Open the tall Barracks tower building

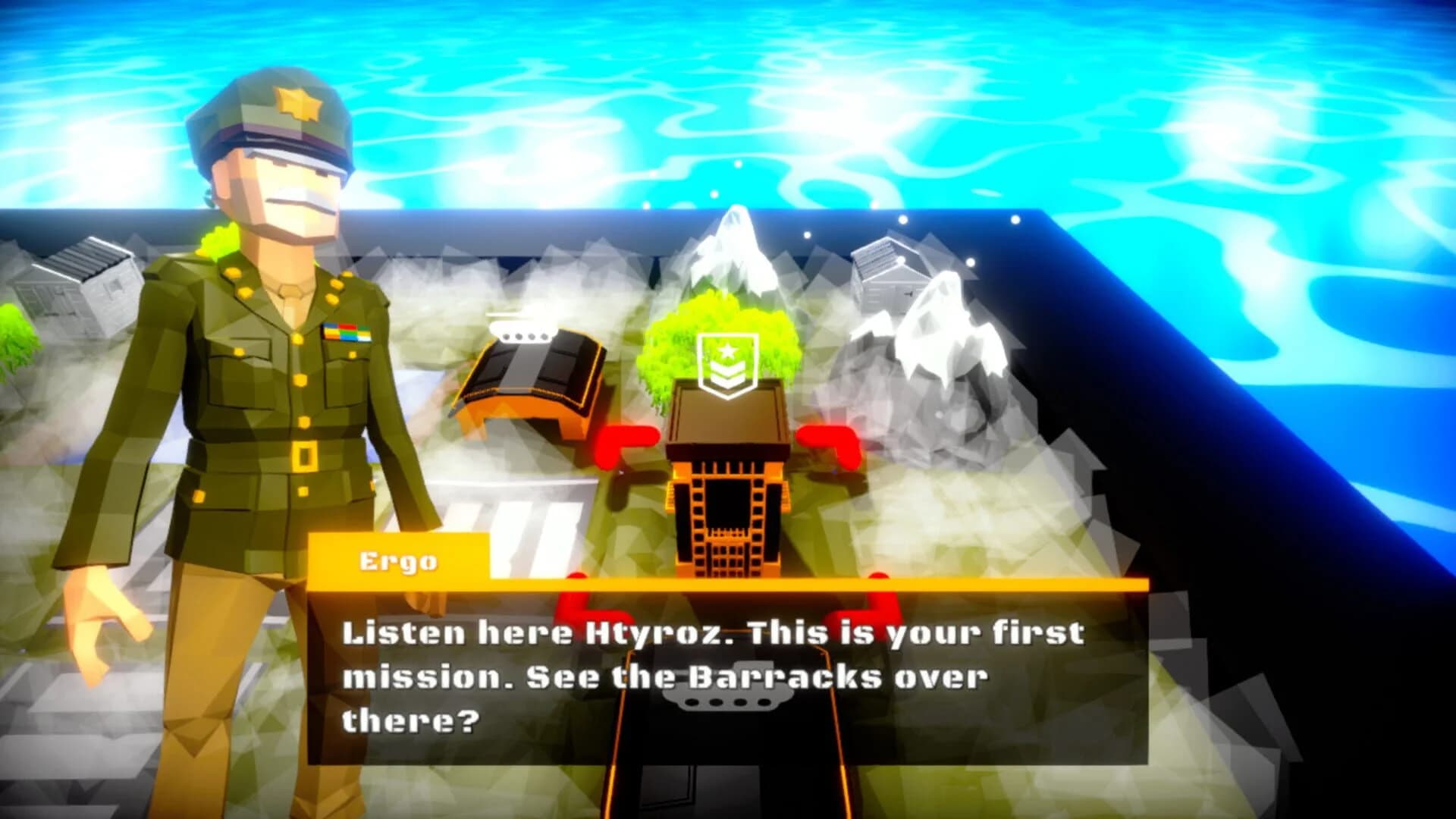tap(726, 493)
